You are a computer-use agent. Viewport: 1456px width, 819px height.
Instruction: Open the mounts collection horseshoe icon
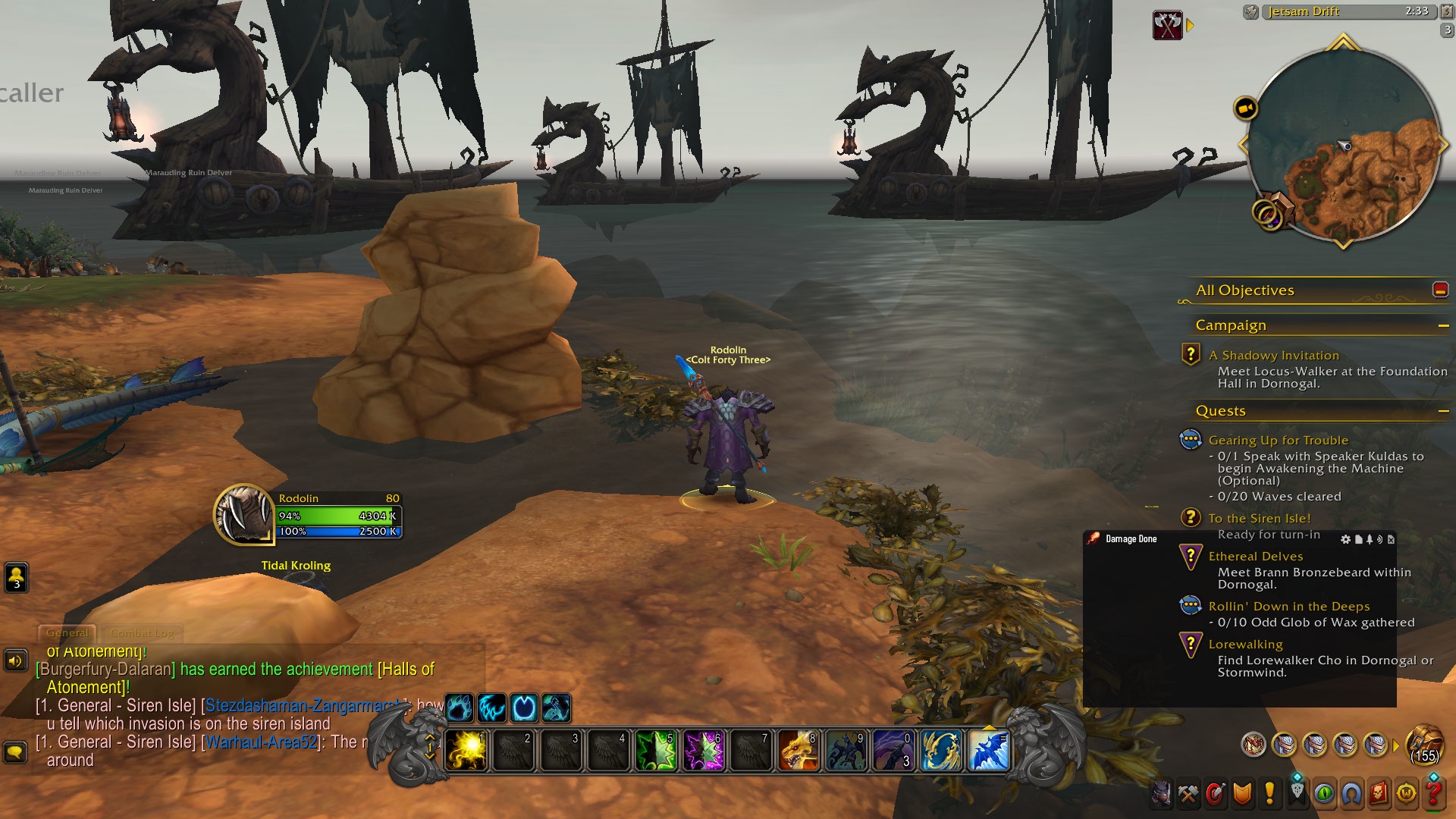click(1351, 793)
